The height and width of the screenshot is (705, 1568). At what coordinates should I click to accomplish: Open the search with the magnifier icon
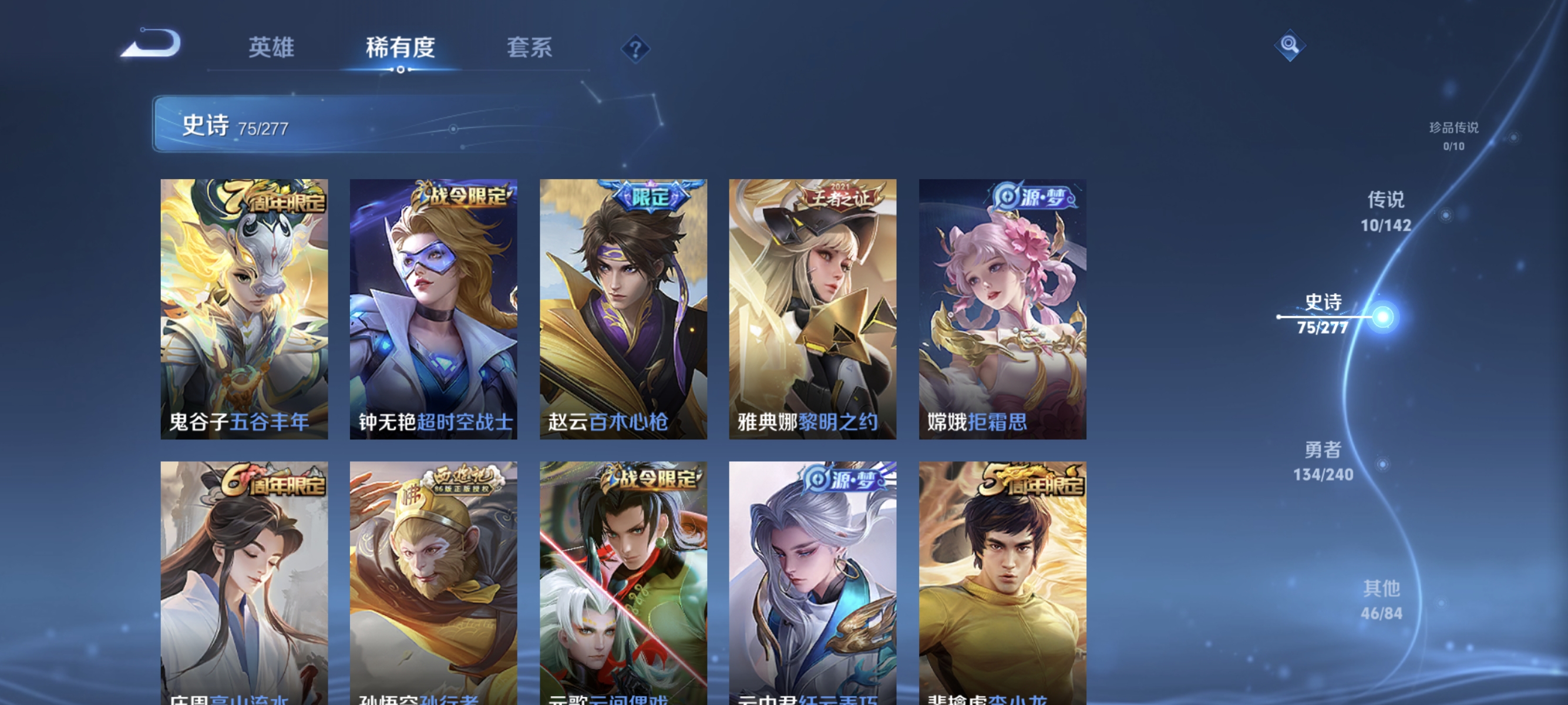[x=1290, y=45]
